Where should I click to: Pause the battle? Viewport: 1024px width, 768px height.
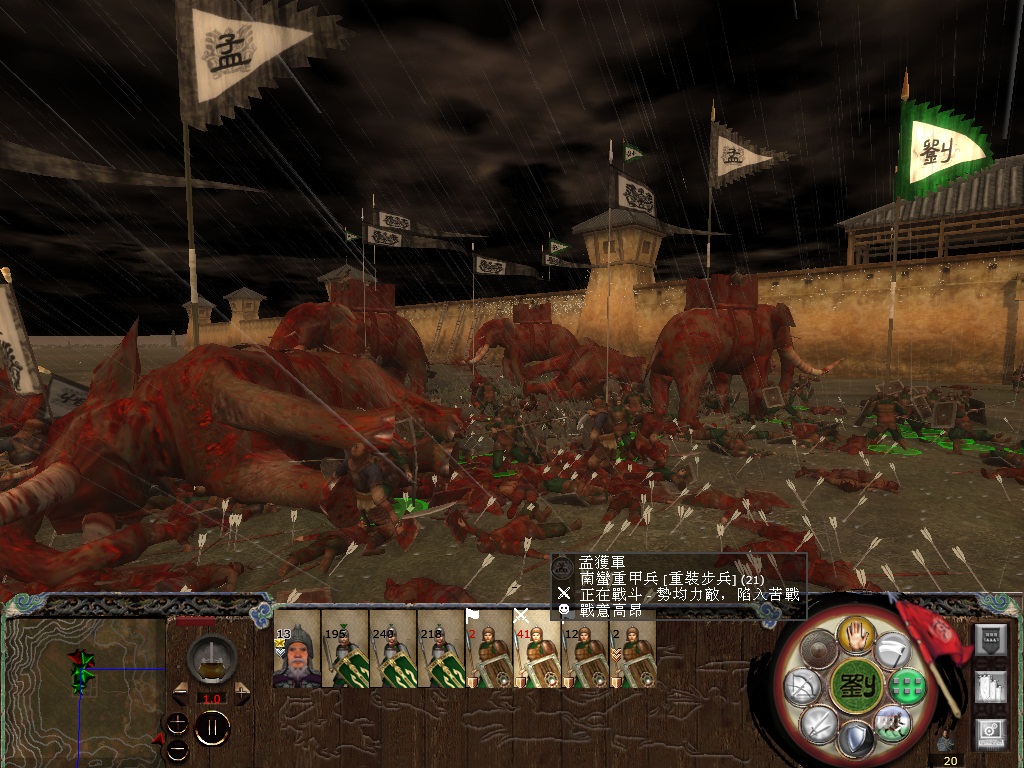click(212, 728)
